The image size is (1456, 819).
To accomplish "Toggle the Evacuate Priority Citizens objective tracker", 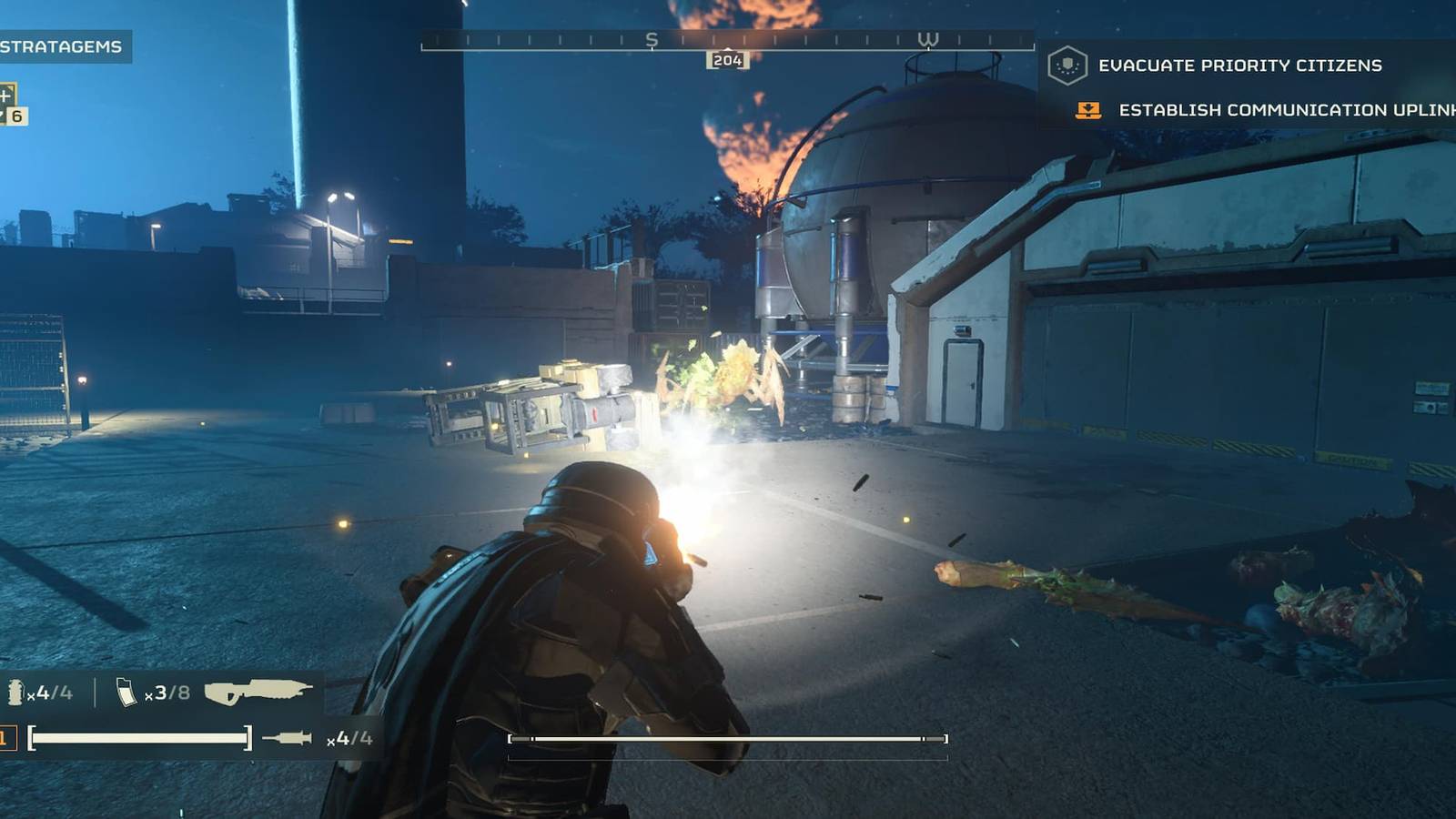I will (1240, 66).
